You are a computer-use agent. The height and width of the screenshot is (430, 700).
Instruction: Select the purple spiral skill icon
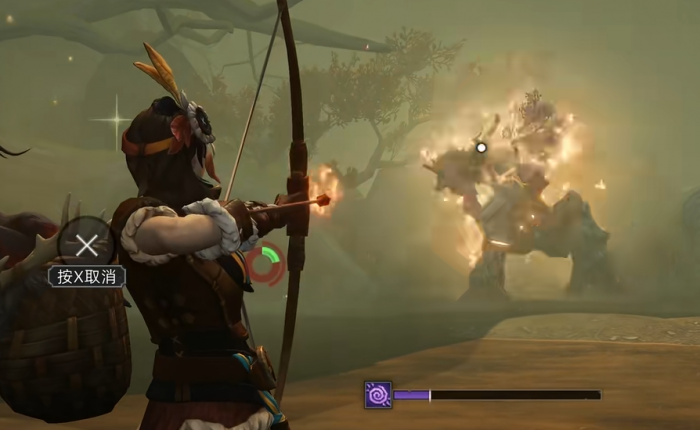coord(378,395)
